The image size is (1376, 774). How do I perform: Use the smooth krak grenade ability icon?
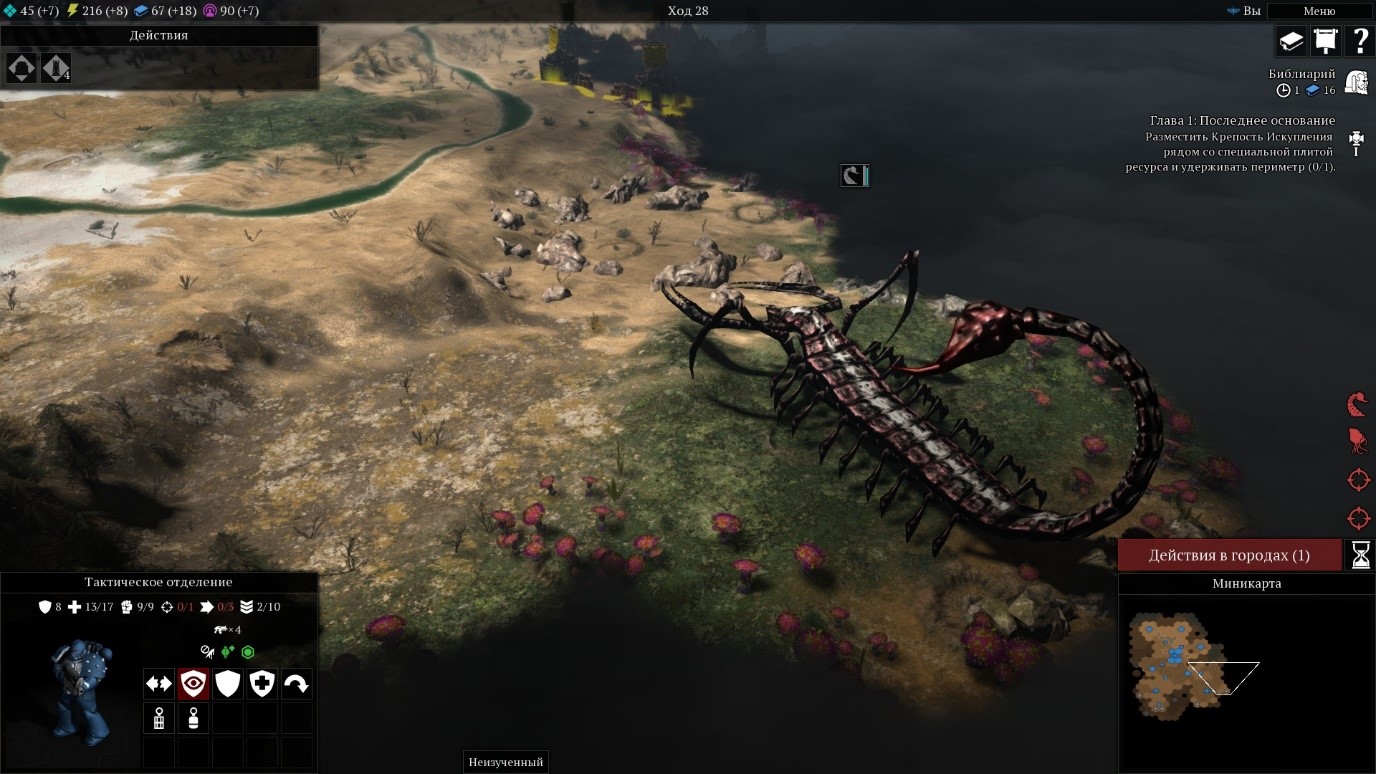pos(193,718)
